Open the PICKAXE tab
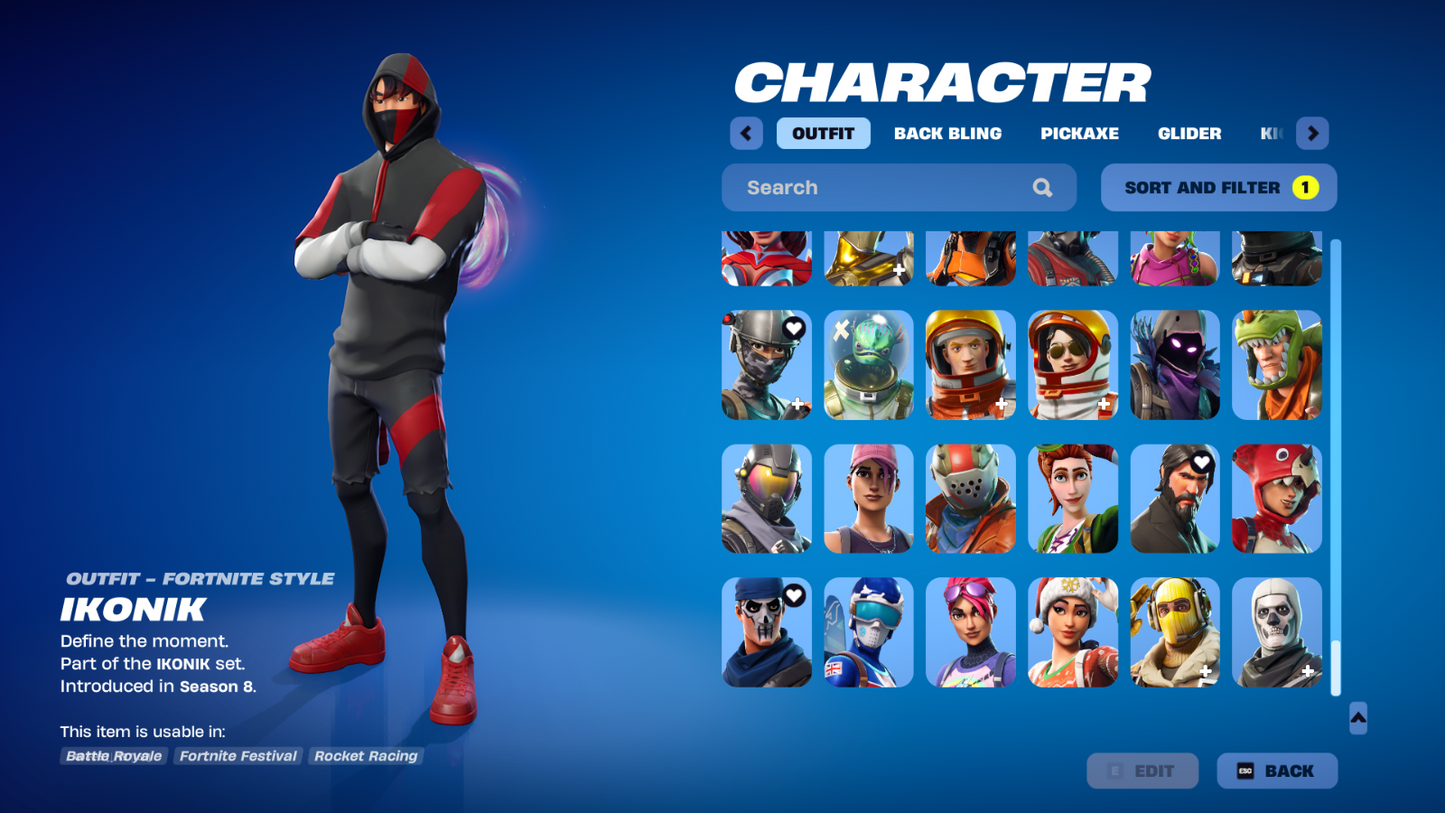Viewport: 1445px width, 813px height. (x=1079, y=133)
